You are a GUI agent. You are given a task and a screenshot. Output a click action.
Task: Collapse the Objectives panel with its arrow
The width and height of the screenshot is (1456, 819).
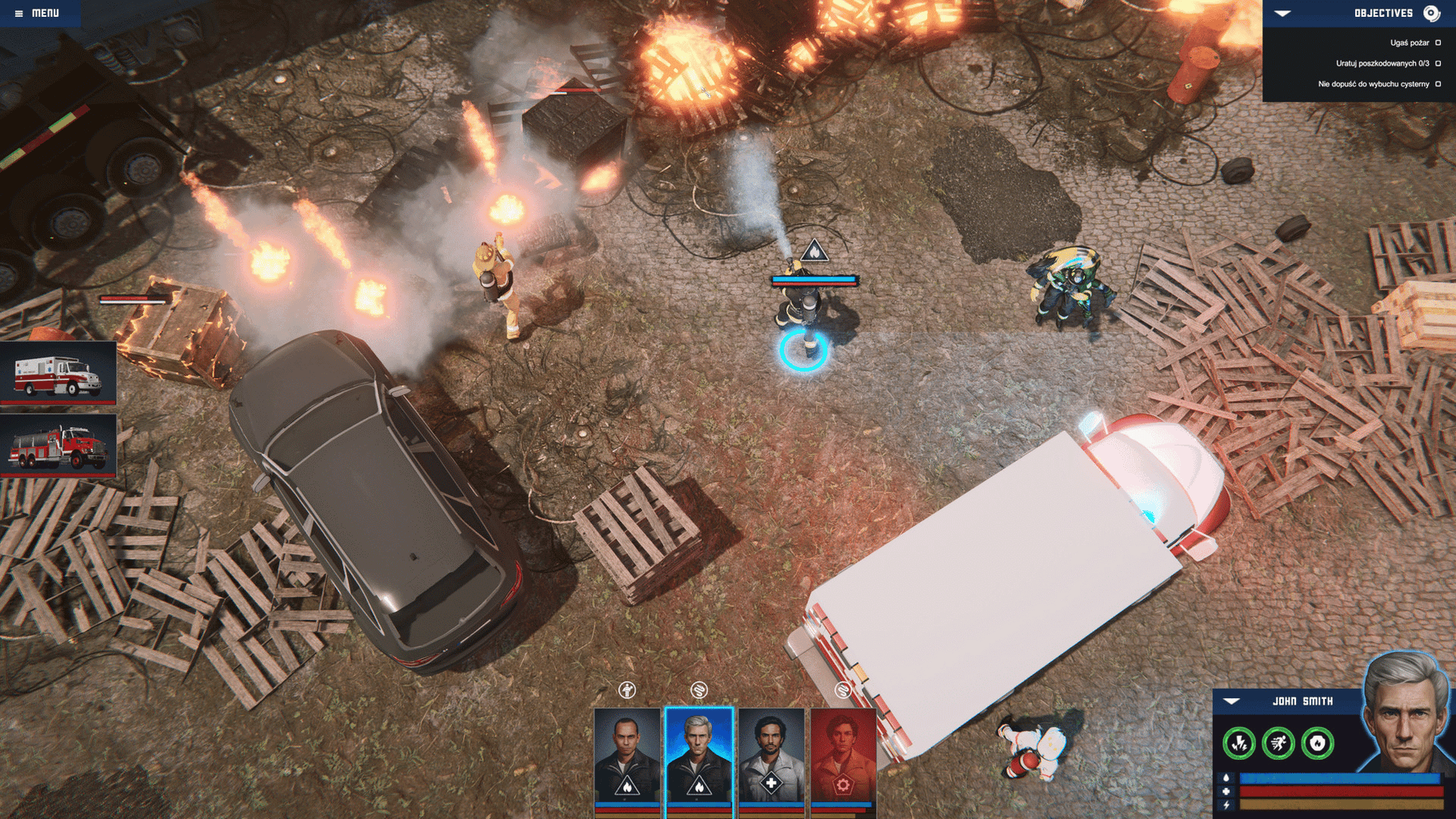[x=1282, y=14]
